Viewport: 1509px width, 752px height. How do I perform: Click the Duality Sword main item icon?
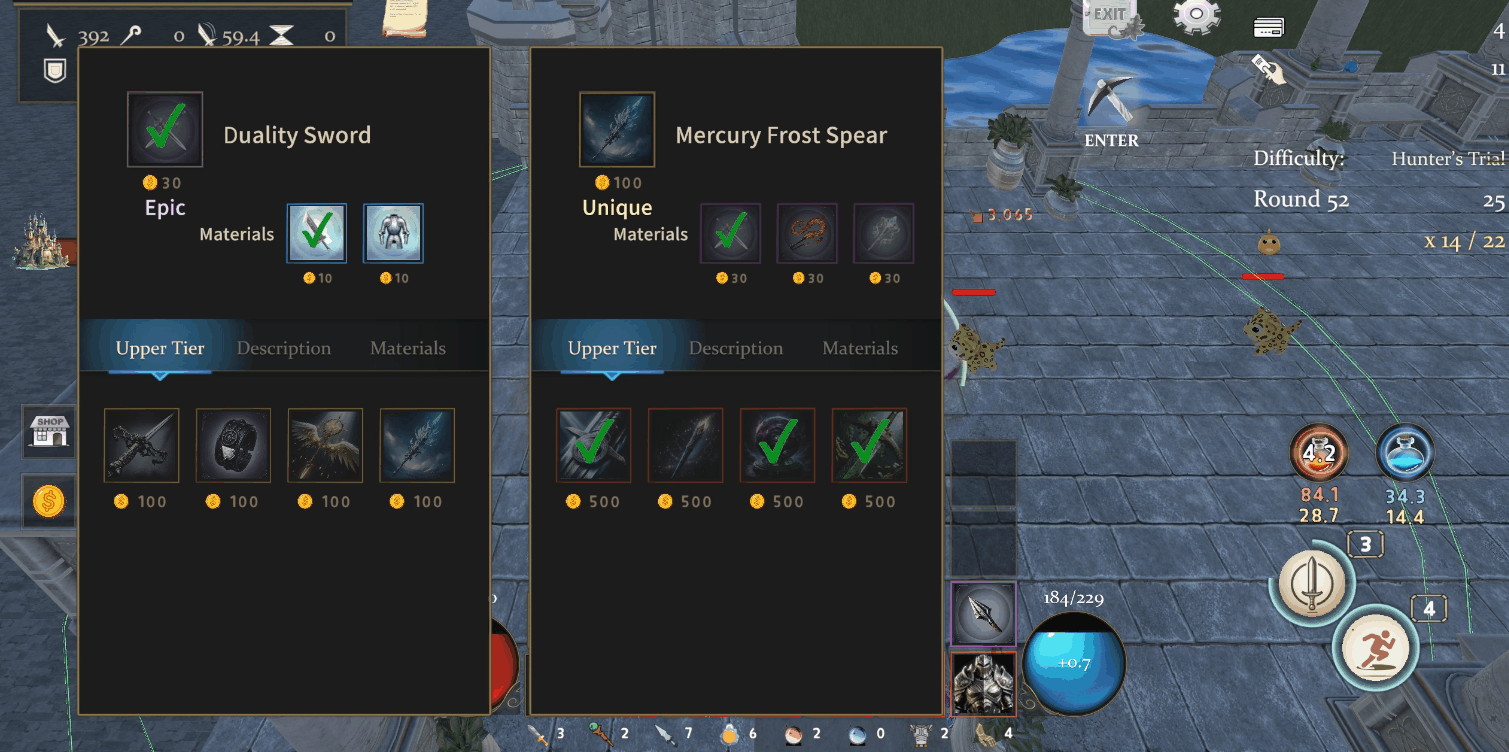(165, 130)
